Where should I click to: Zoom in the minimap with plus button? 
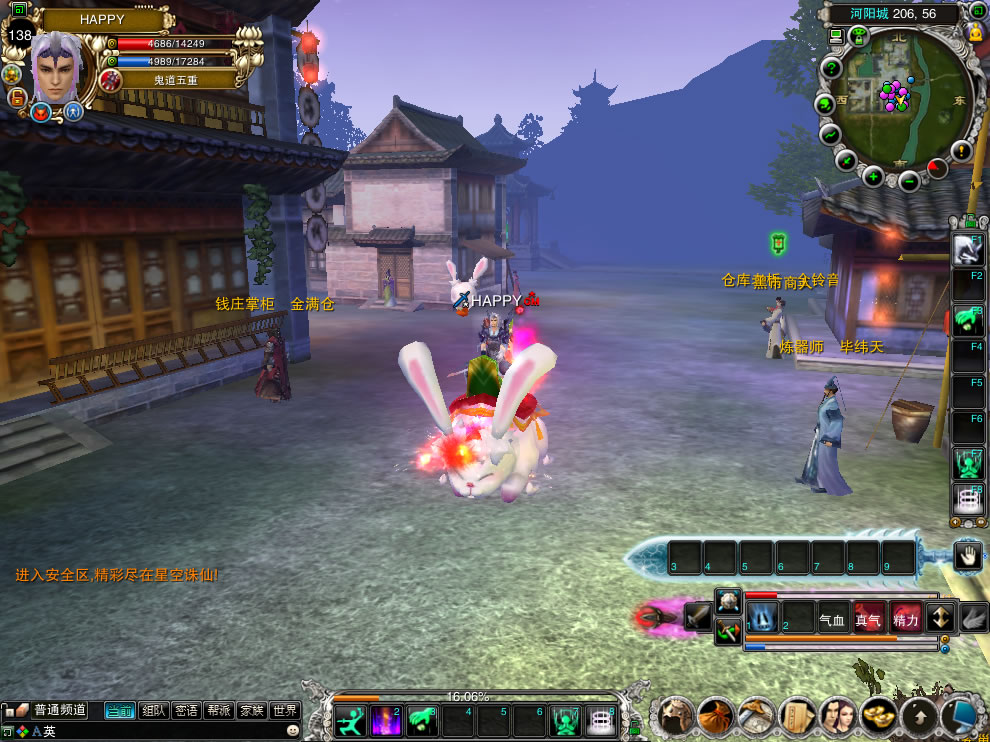click(873, 178)
